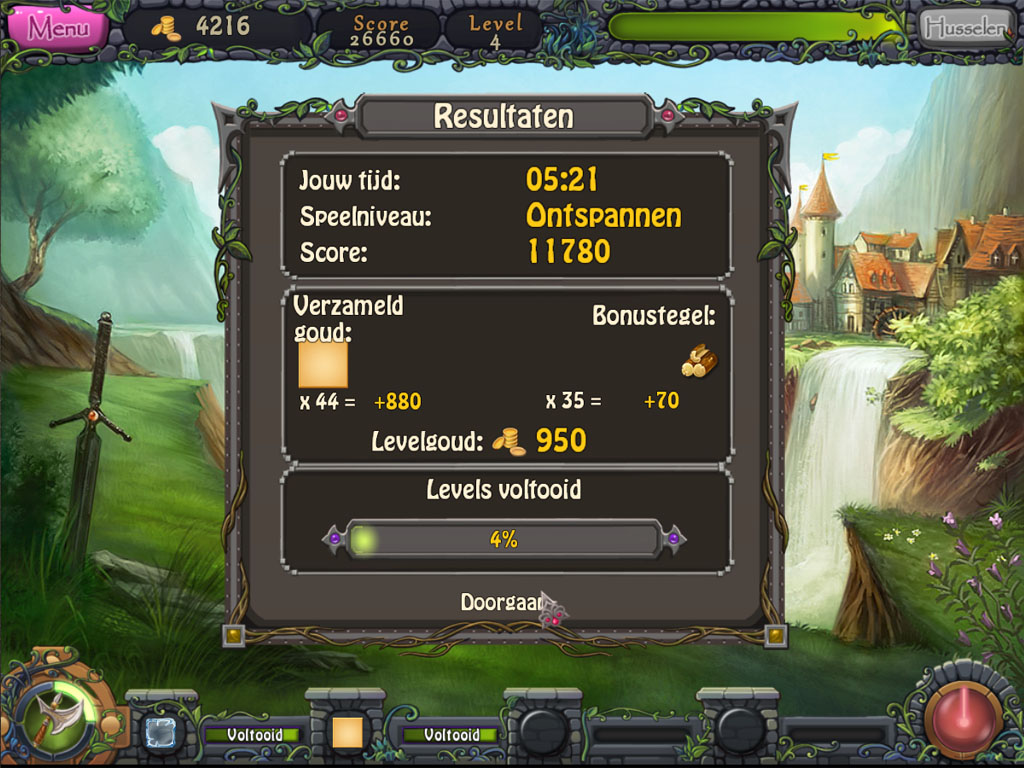Continue with the Doorgaan button
This screenshot has width=1024, height=768.
(x=502, y=602)
